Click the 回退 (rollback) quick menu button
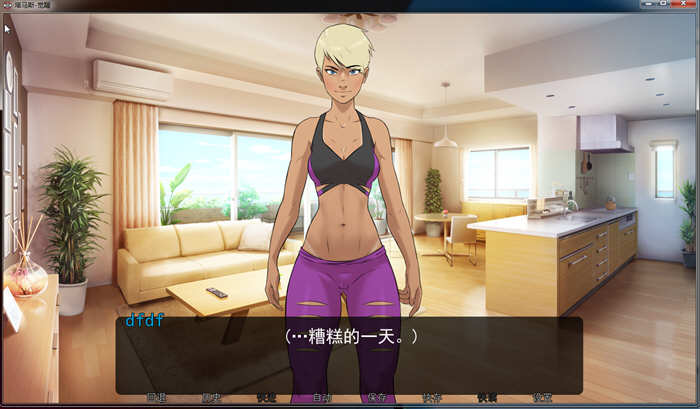 (x=156, y=398)
